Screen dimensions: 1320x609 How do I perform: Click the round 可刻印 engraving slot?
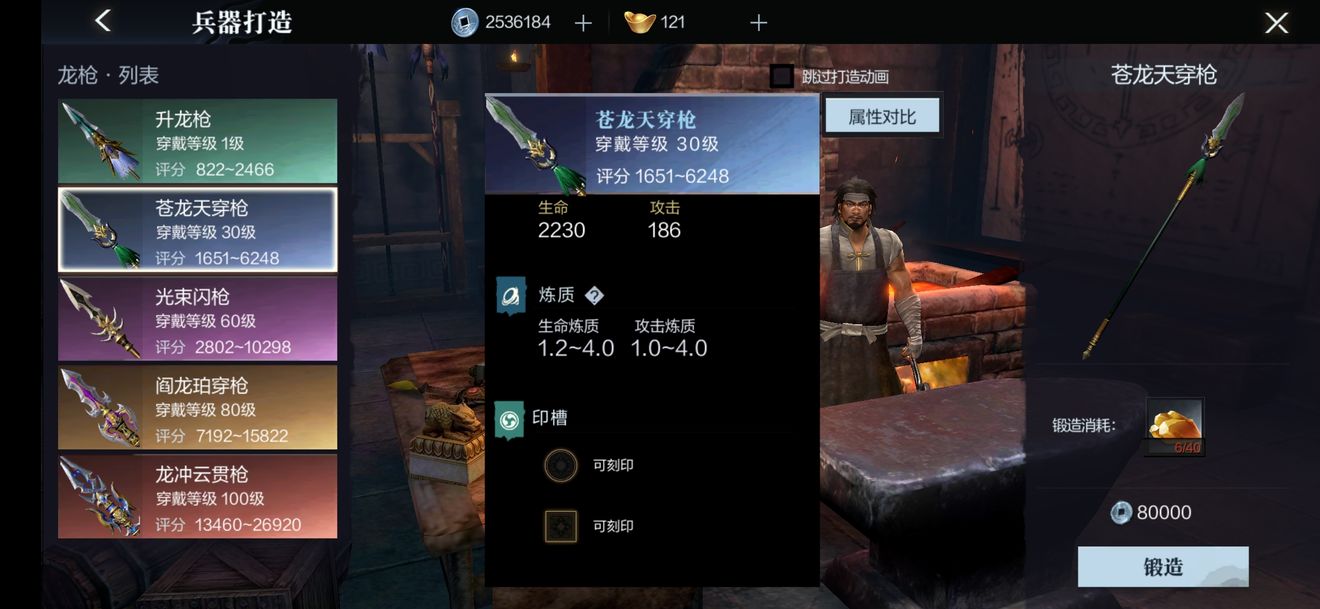point(561,465)
